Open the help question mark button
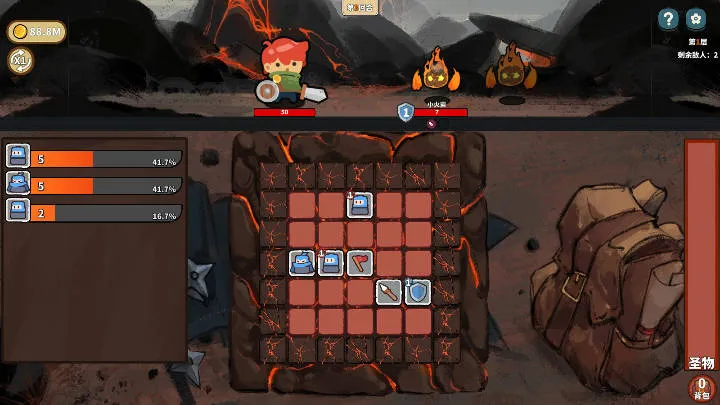This screenshot has height=405, width=720. (668, 19)
